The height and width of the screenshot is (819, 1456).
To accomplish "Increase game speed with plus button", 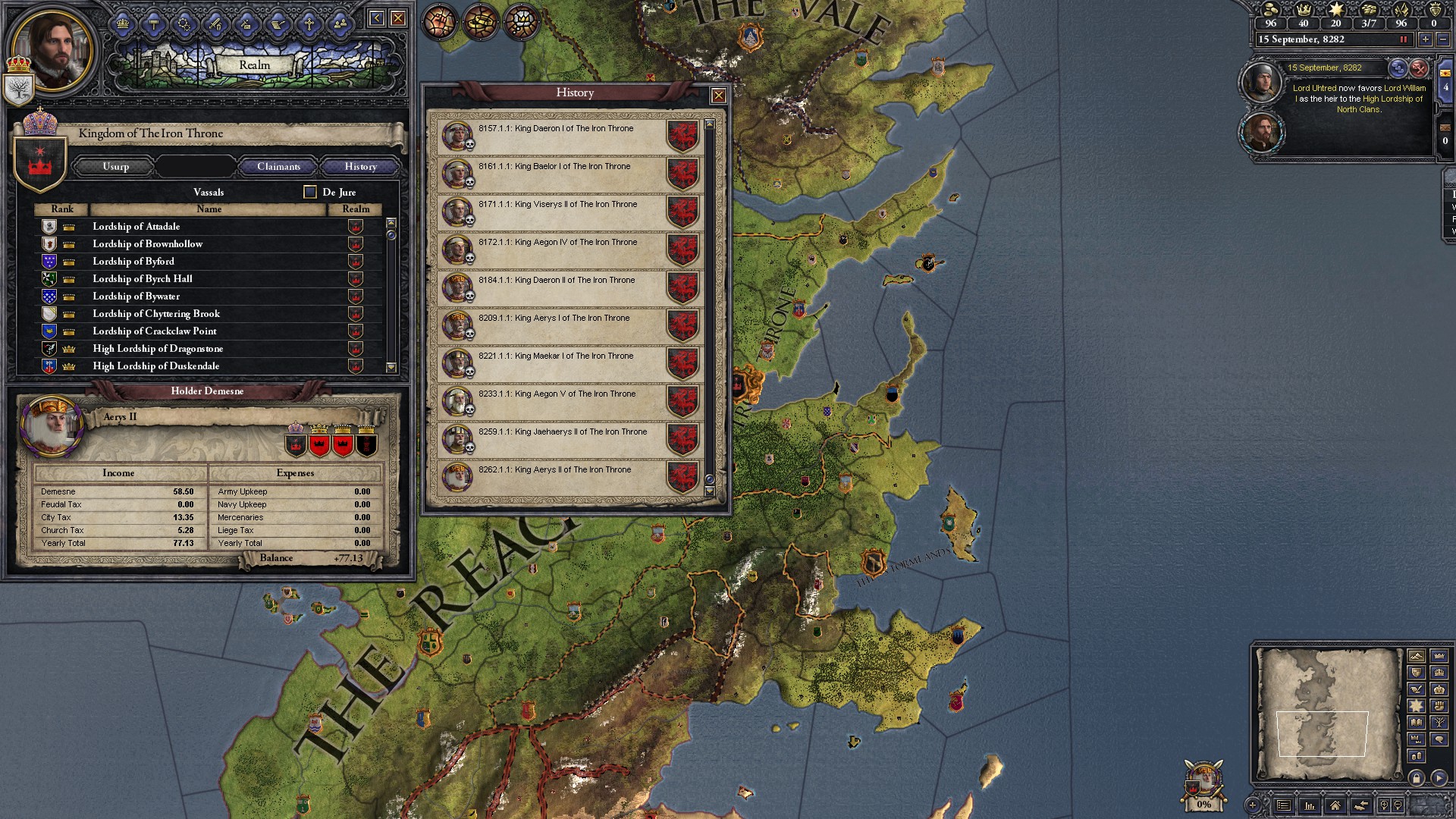I will click(x=1425, y=39).
